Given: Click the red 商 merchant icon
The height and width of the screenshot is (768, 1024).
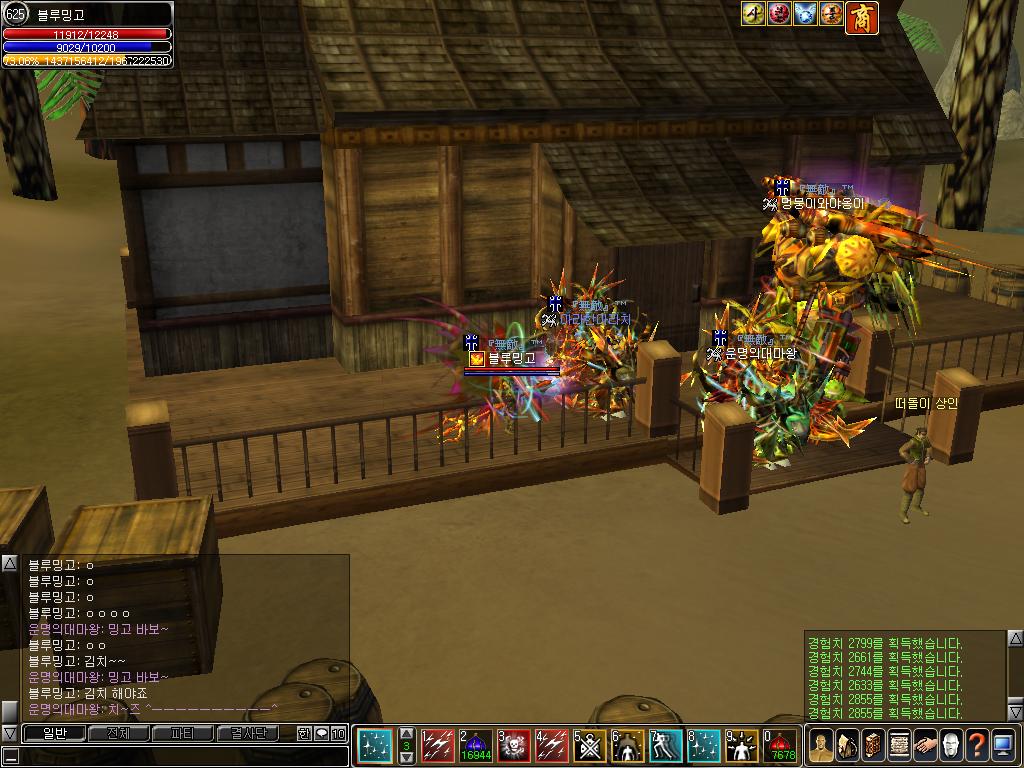Looking at the screenshot, I should [861, 16].
